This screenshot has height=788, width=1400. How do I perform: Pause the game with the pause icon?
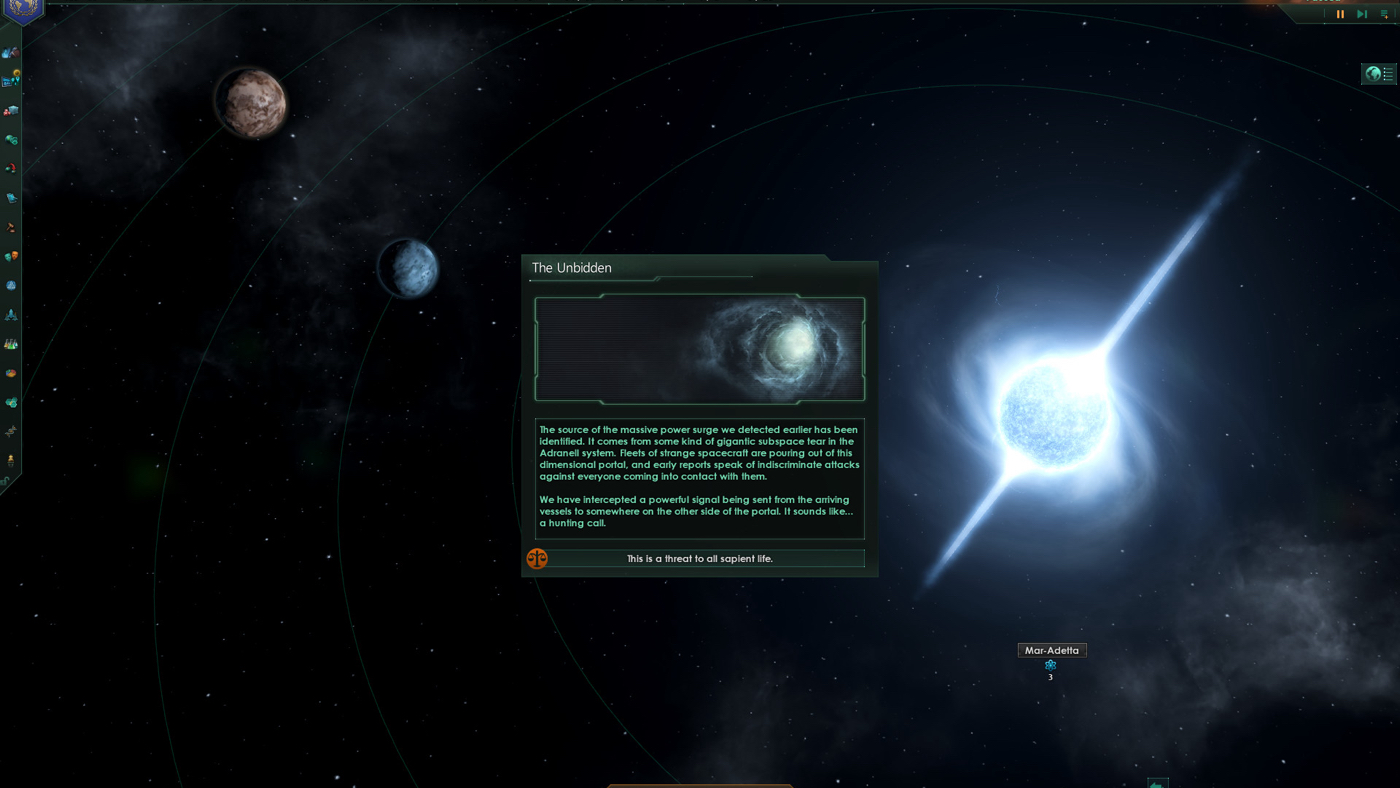coord(1340,13)
